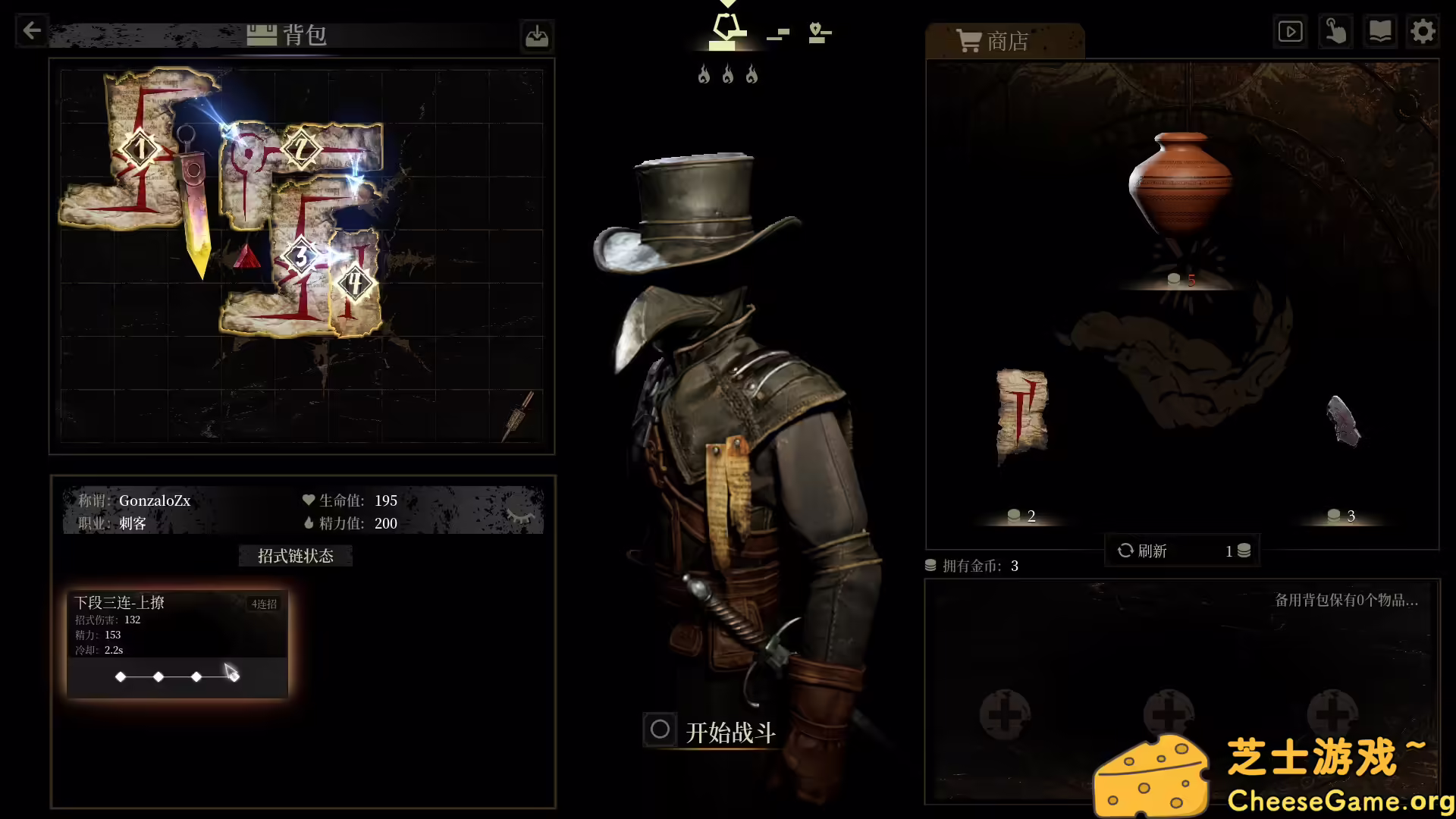Click the middle flame icon below the campfire
The width and height of the screenshot is (1456, 819).
click(728, 74)
